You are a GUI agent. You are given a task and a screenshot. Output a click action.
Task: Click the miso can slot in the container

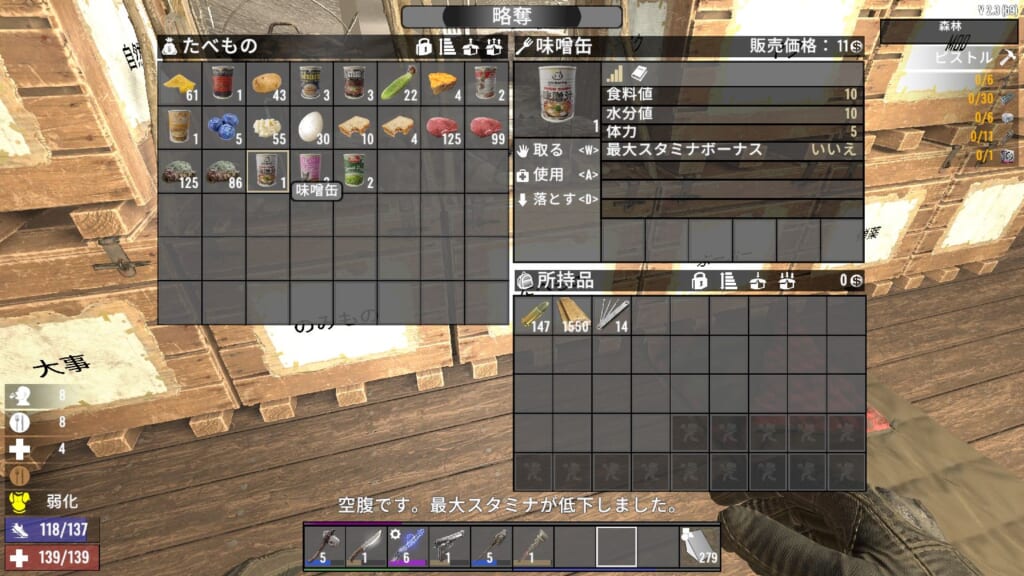coord(268,171)
